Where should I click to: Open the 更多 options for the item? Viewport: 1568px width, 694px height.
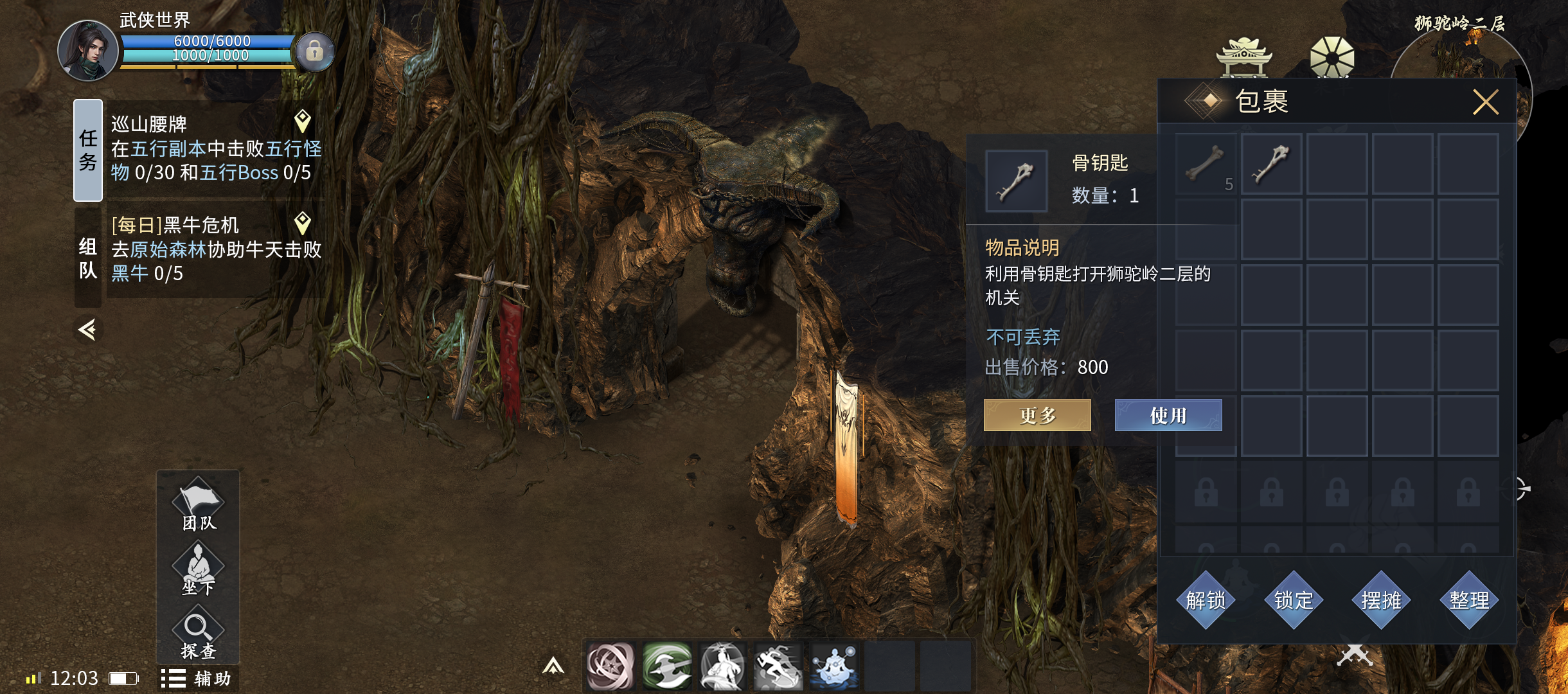tap(1037, 415)
